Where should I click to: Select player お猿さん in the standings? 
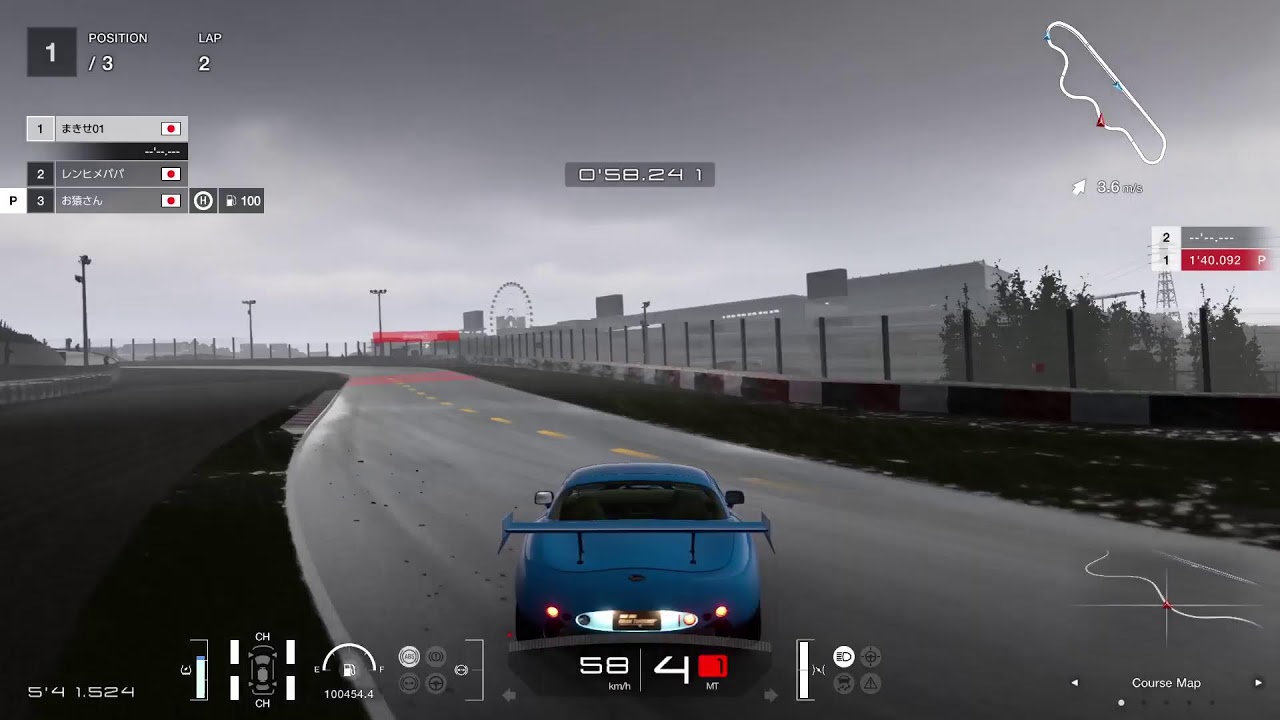107,201
